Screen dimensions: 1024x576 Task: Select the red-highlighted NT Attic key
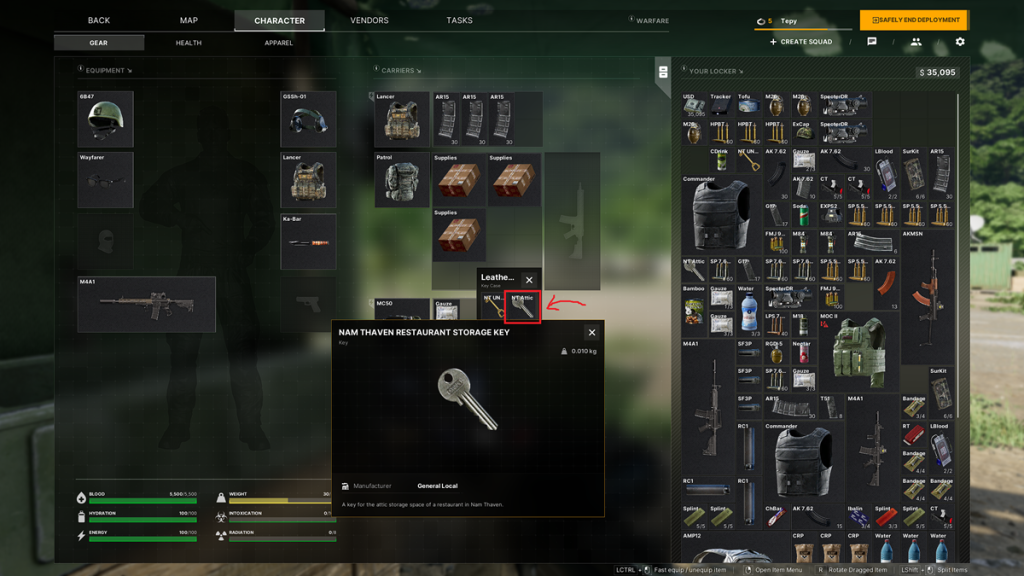click(523, 308)
